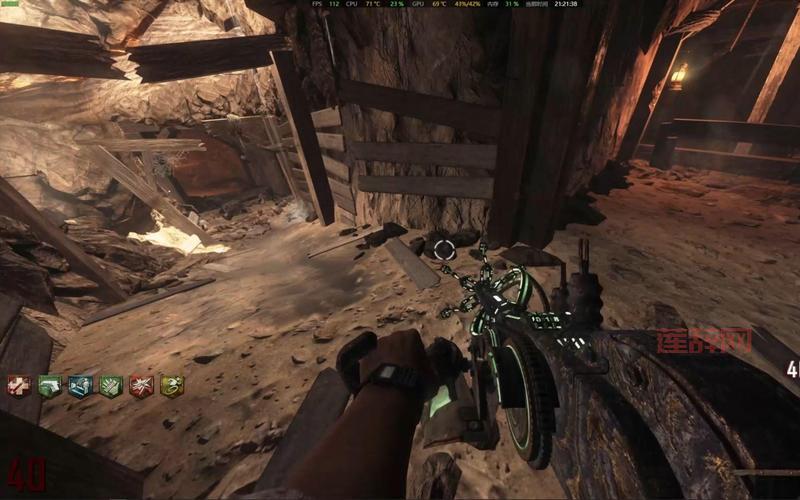Click the red starburst perk icon
The width and height of the screenshot is (800, 500).
[x=142, y=386]
